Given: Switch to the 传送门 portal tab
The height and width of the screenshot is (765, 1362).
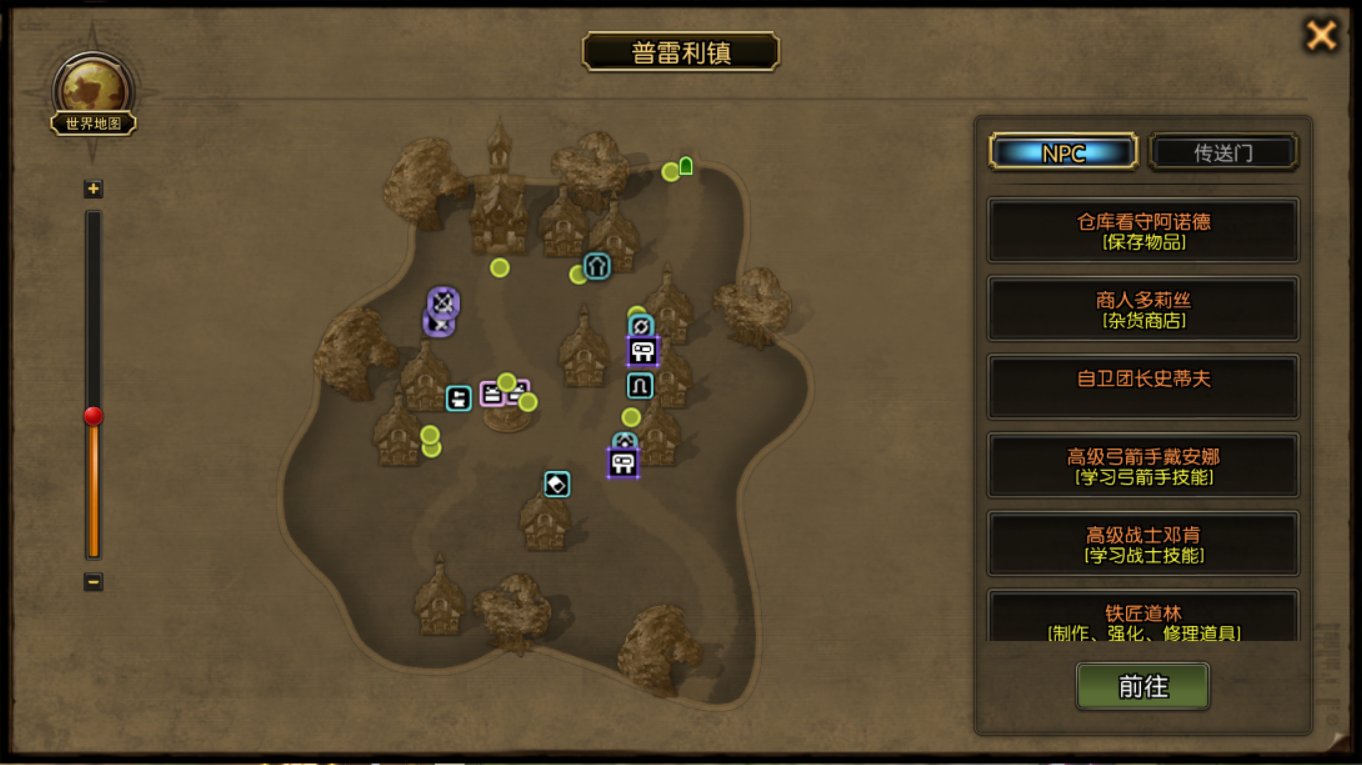Looking at the screenshot, I should tap(1223, 152).
